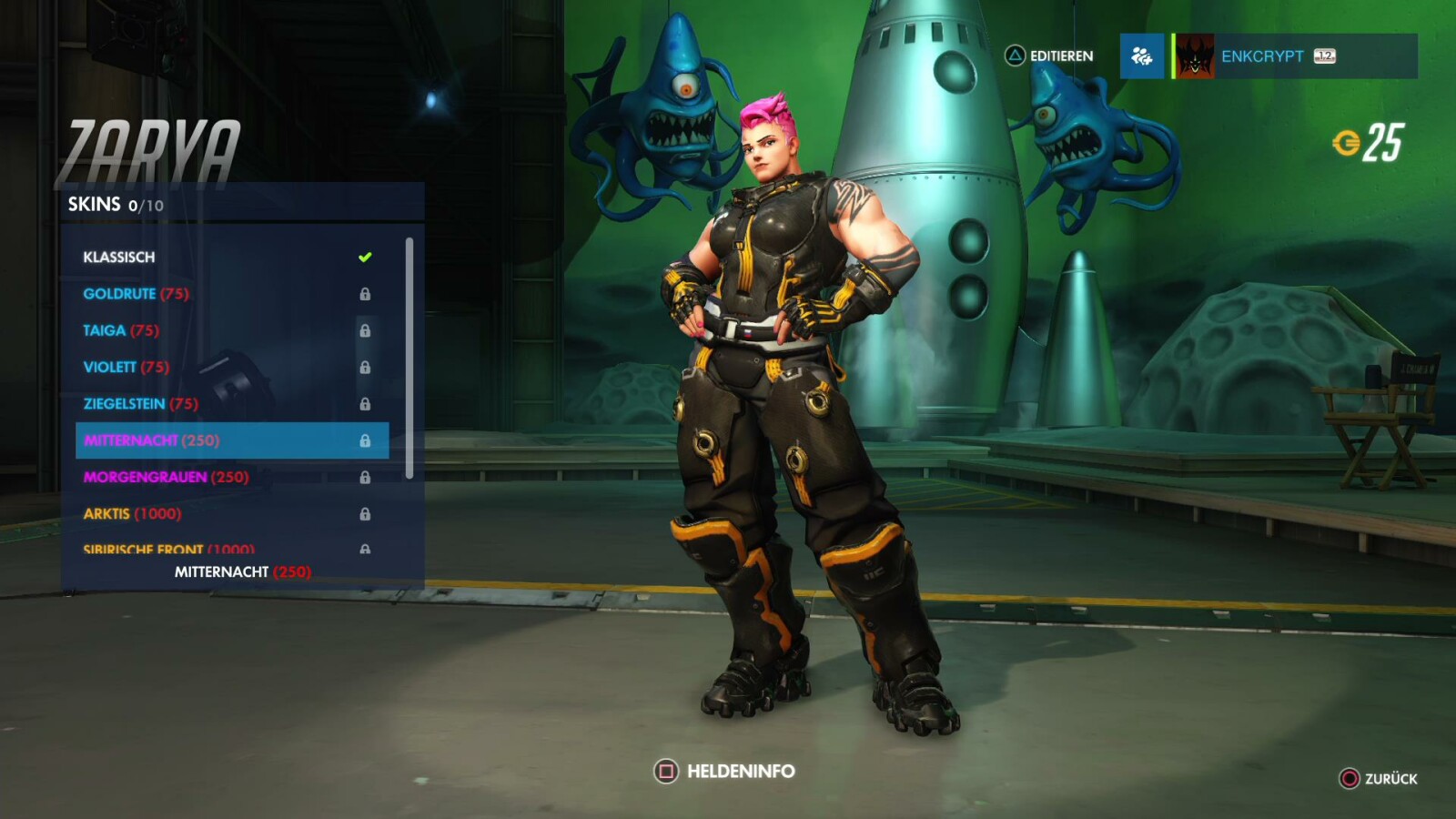The height and width of the screenshot is (819, 1456).
Task: Click the group/social icon beside the player card
Action: click(x=1143, y=56)
